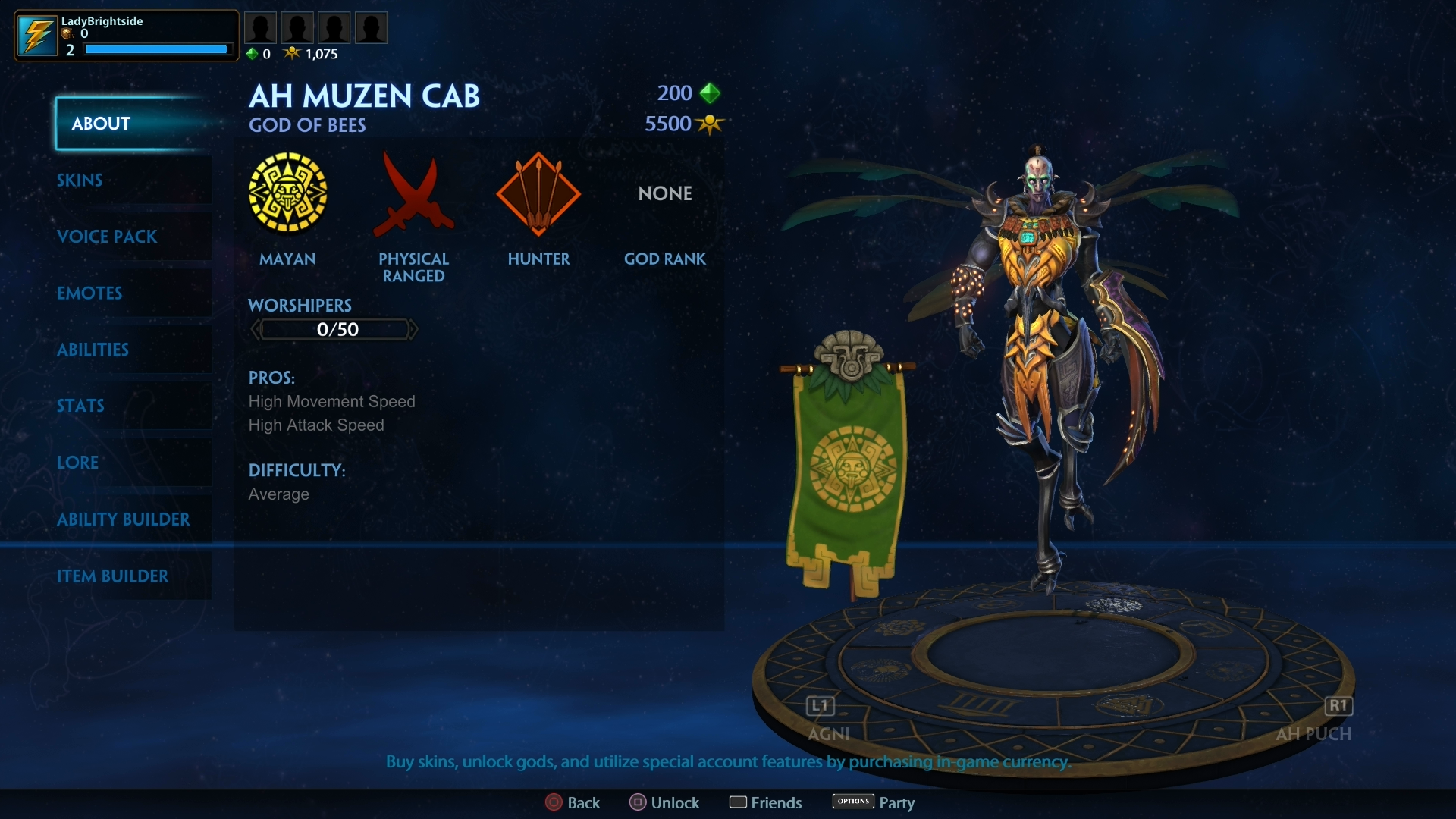Open the Voice Pack section
This screenshot has height=819, width=1456.
point(108,237)
